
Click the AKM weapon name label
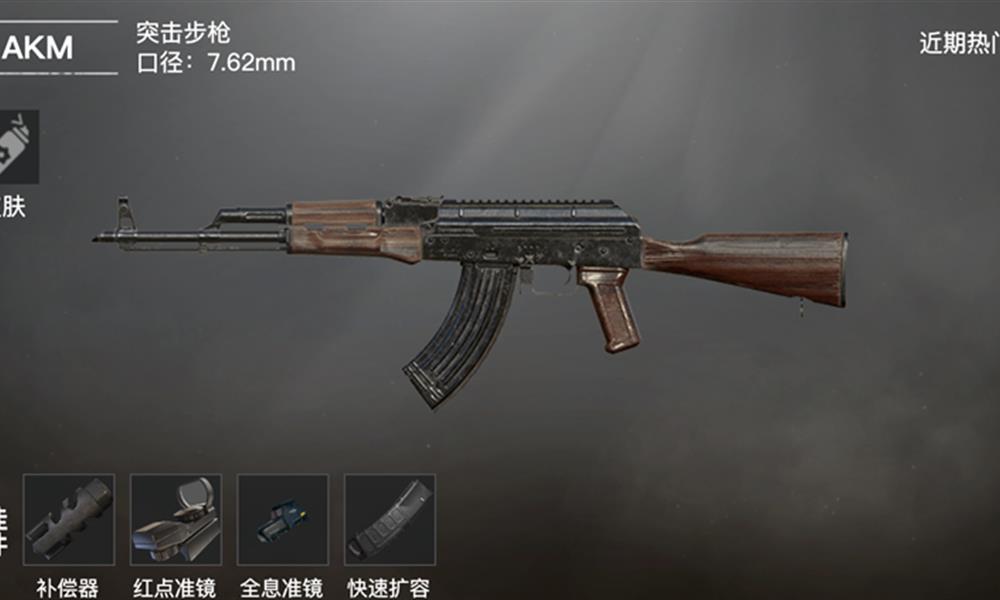click(38, 46)
